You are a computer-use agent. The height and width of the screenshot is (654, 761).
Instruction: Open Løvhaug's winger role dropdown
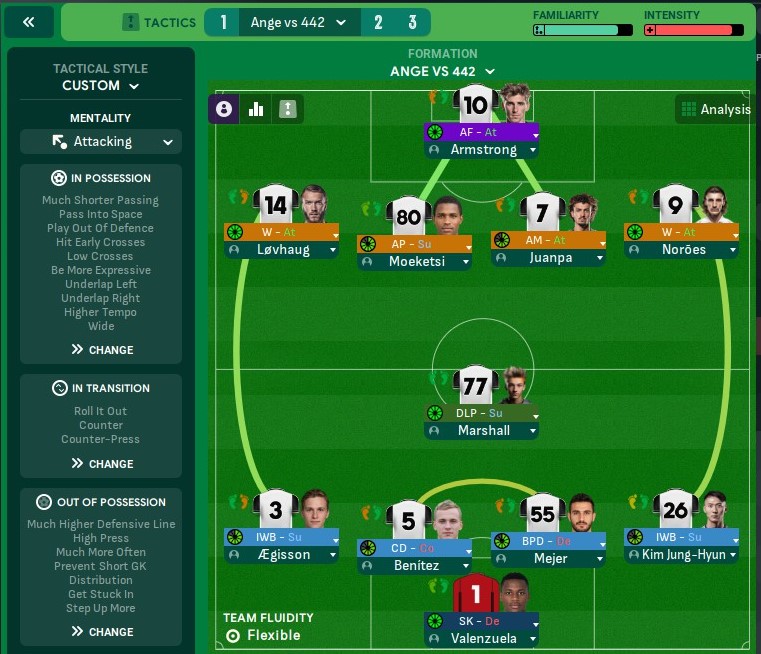pyautogui.click(x=281, y=232)
